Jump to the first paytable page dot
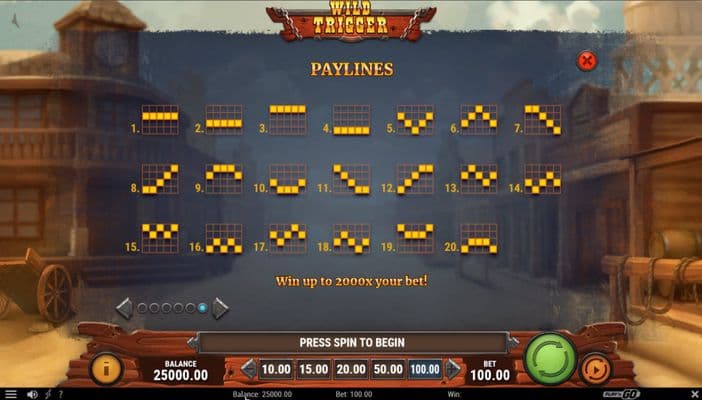Image resolution: width=702 pixels, height=400 pixels. [141, 308]
